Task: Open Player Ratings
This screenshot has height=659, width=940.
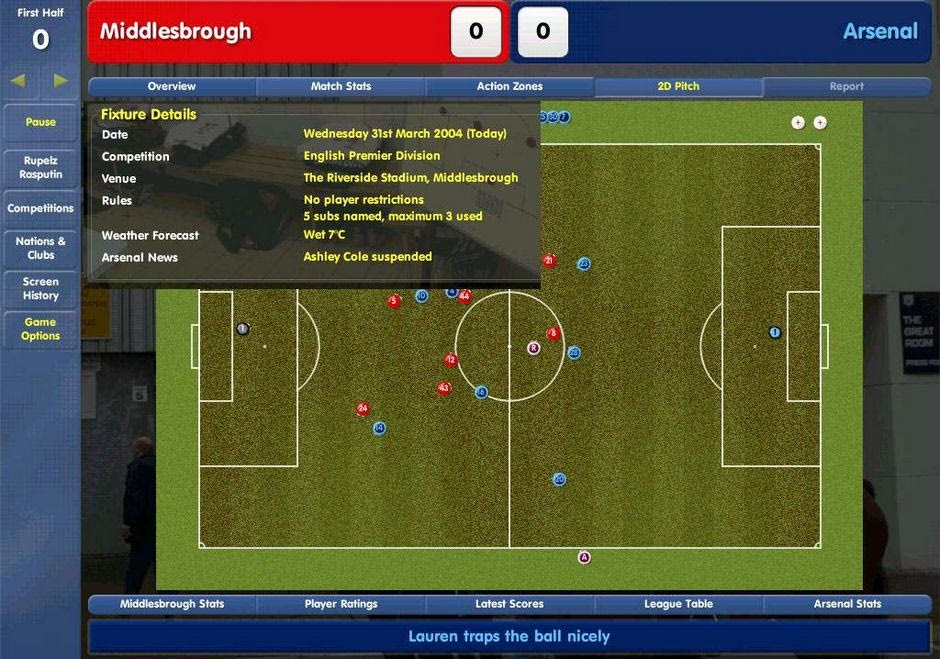Action: pyautogui.click(x=341, y=604)
